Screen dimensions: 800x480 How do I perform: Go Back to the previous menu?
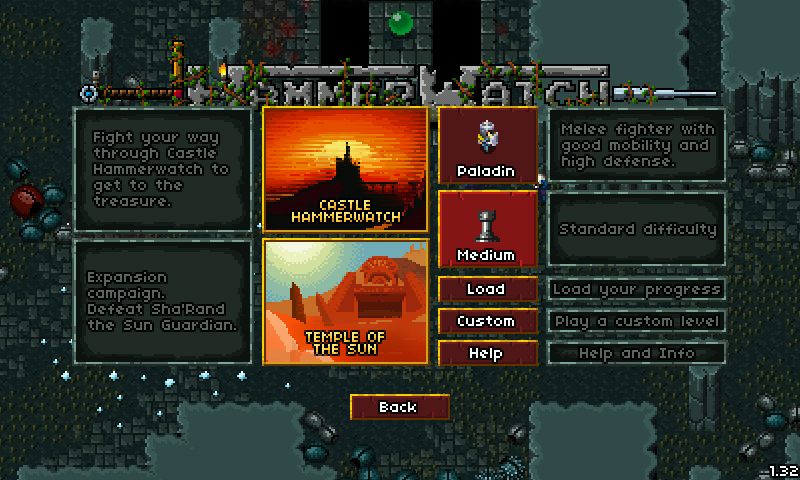[x=398, y=407]
